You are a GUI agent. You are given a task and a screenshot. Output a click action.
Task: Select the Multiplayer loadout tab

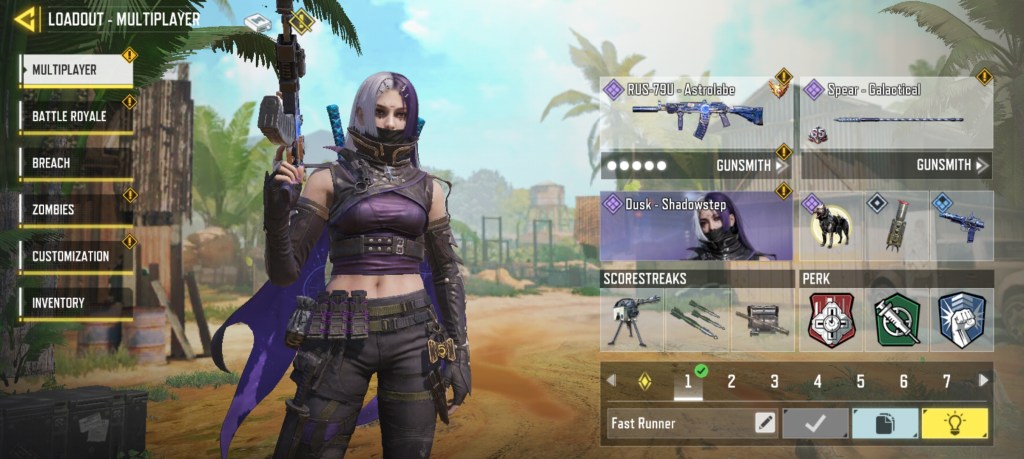tap(77, 70)
